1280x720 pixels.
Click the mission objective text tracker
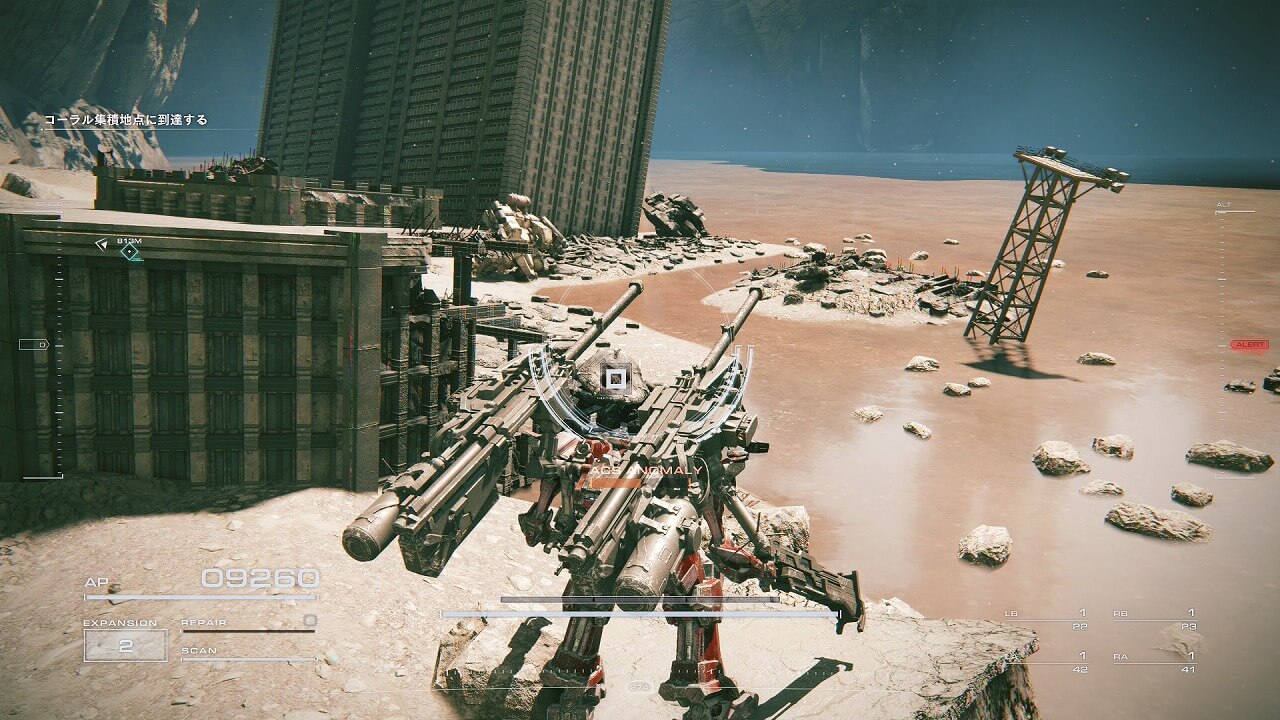pos(126,120)
